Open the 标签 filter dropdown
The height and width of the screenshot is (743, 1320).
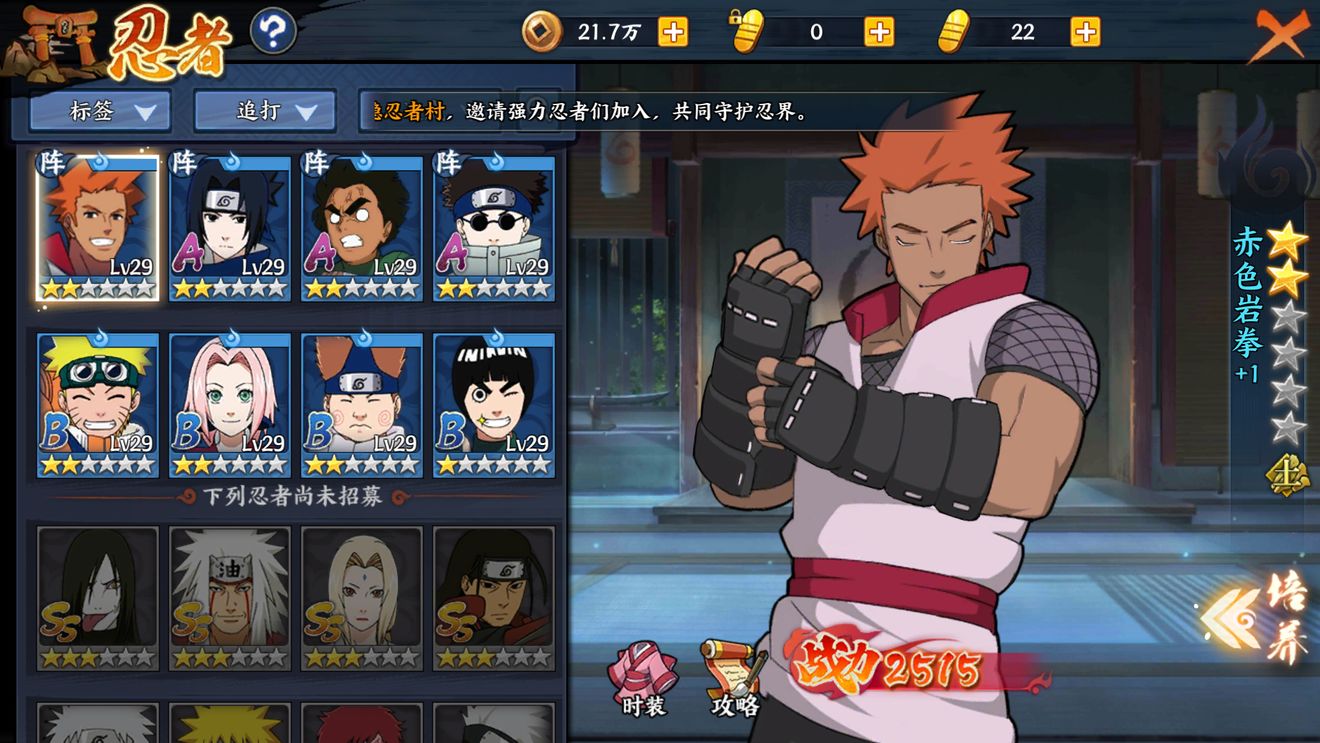click(100, 111)
